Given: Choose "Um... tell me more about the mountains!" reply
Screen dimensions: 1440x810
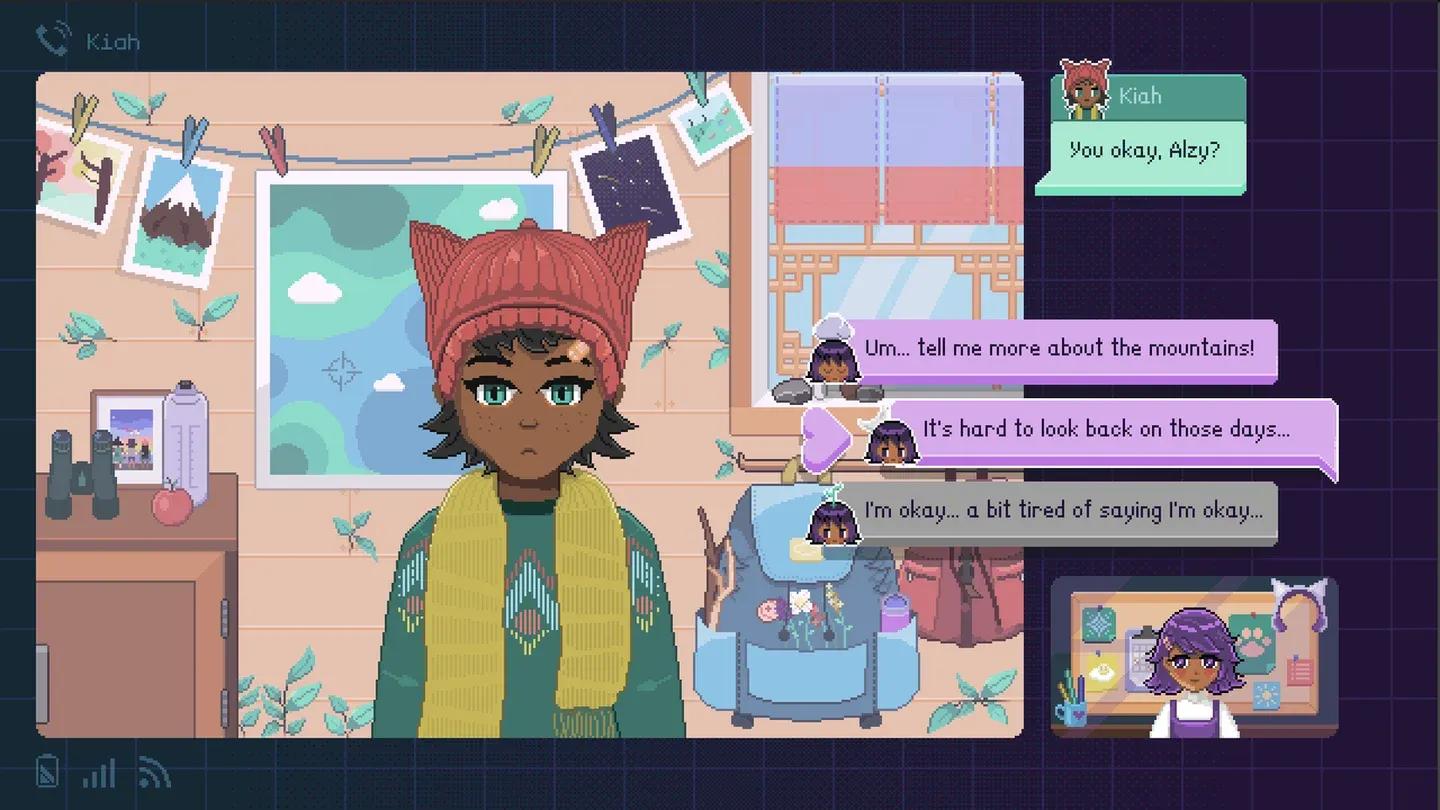Looking at the screenshot, I should tap(1058, 349).
